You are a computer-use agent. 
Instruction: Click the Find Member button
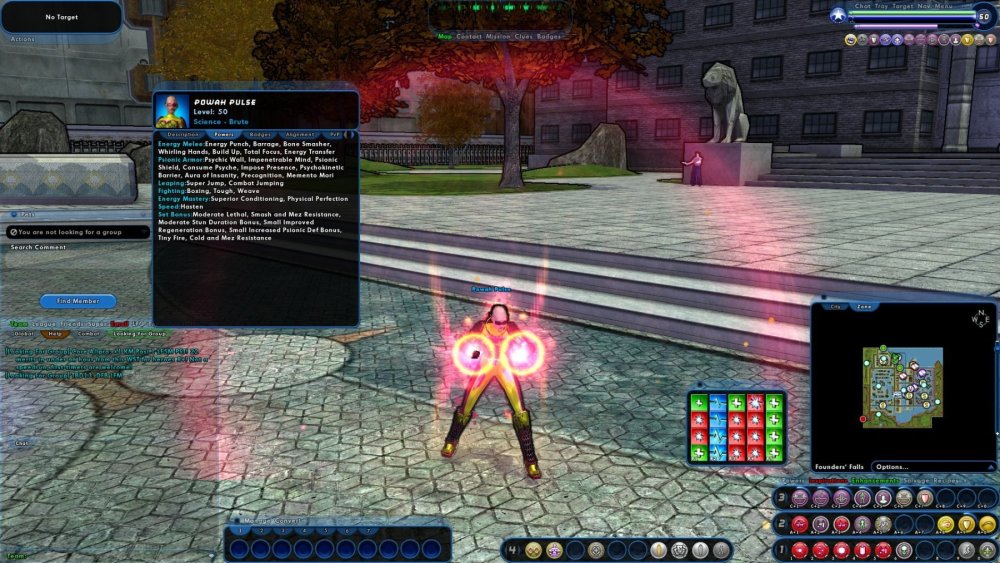[78, 301]
